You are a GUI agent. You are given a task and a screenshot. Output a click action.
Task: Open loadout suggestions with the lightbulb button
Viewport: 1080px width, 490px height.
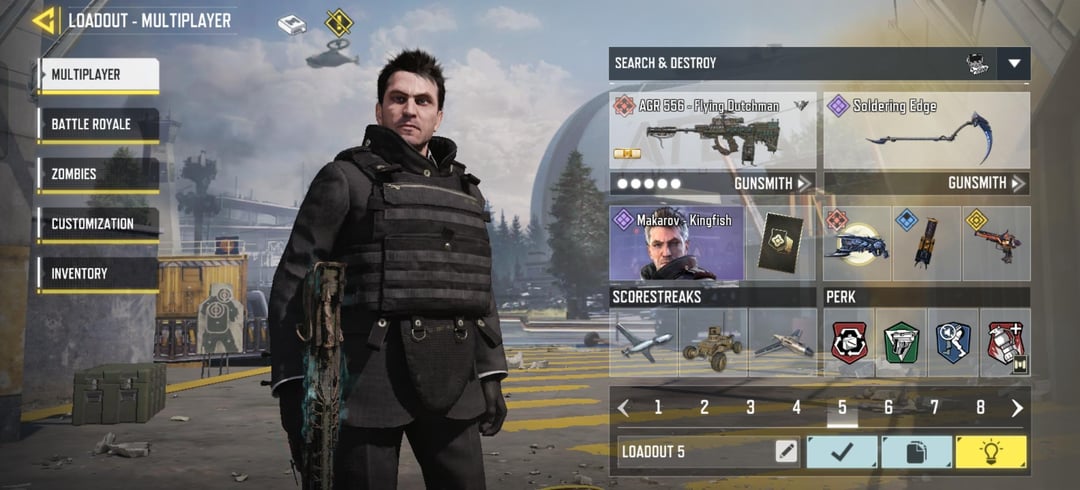[990, 451]
